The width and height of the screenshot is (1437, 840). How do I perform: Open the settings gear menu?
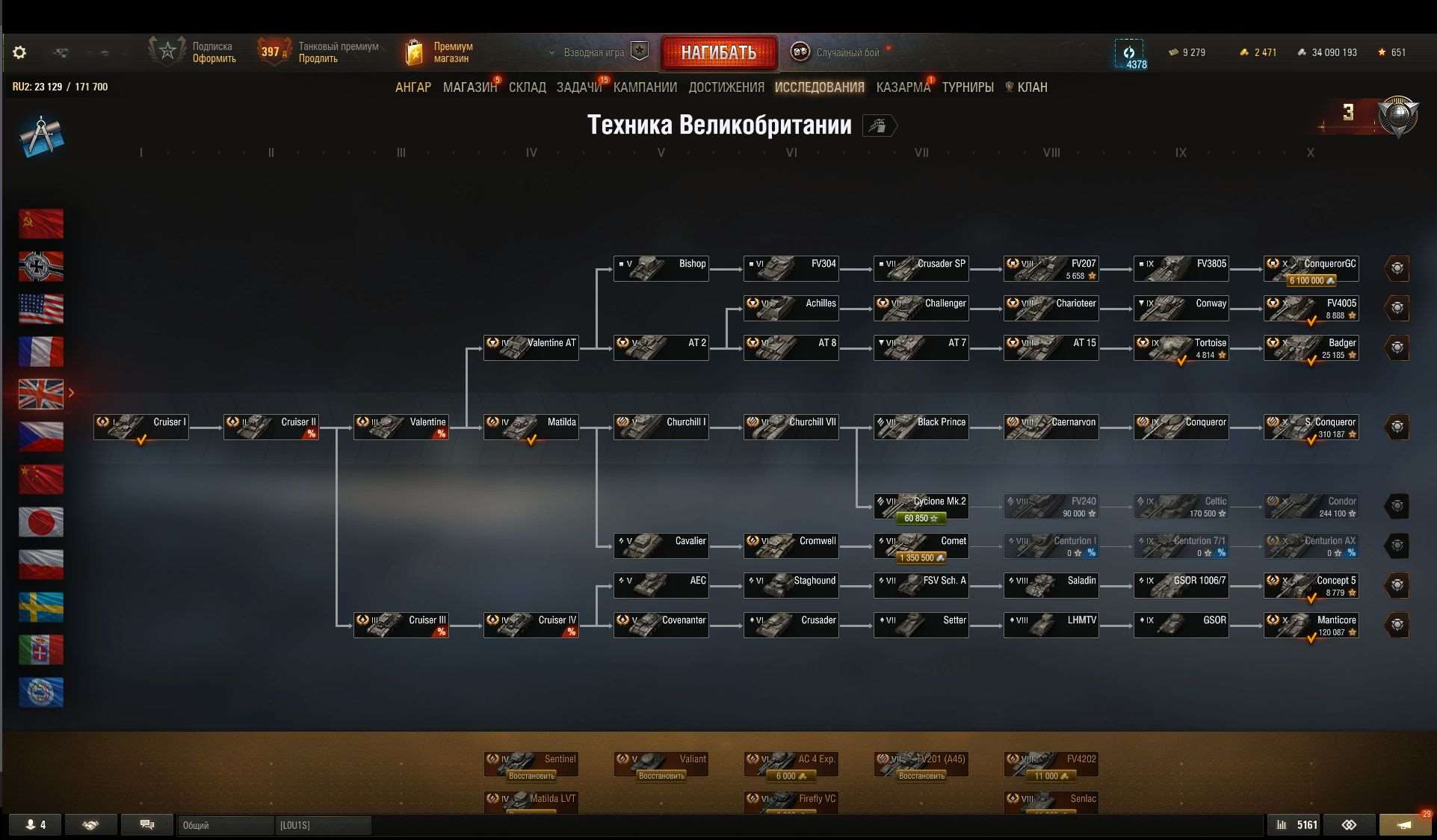pyautogui.click(x=19, y=52)
